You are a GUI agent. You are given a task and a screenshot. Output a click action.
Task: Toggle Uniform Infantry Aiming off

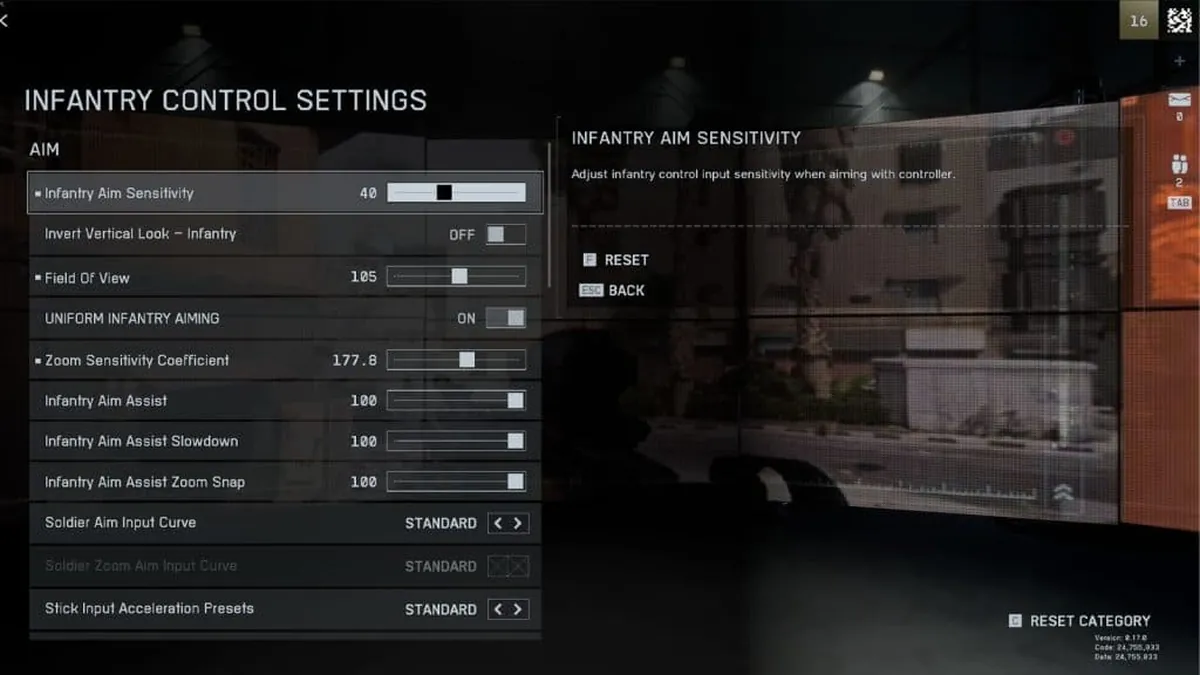pos(505,318)
